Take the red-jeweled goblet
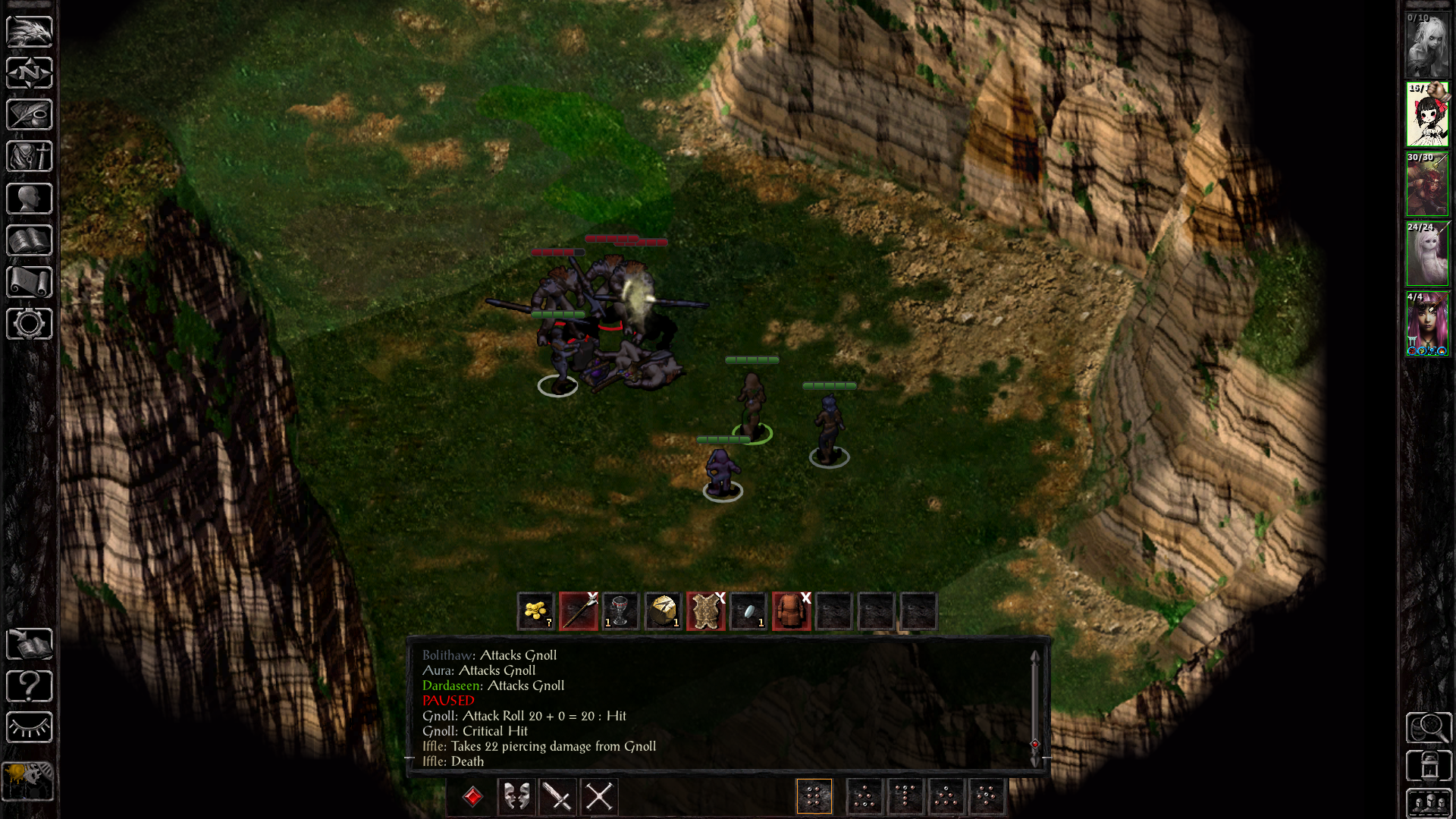The width and height of the screenshot is (1456, 819). pos(620,611)
